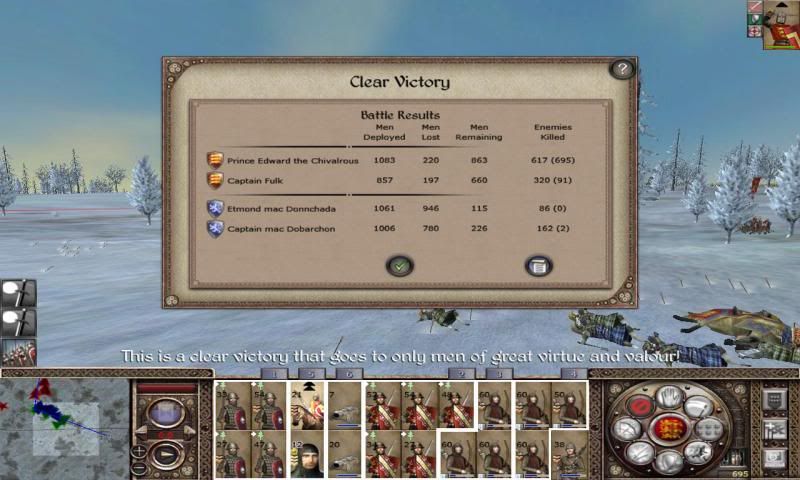This screenshot has height=480, width=800.
Task: Zoom out the minimap with the minus button
Action: point(139,468)
